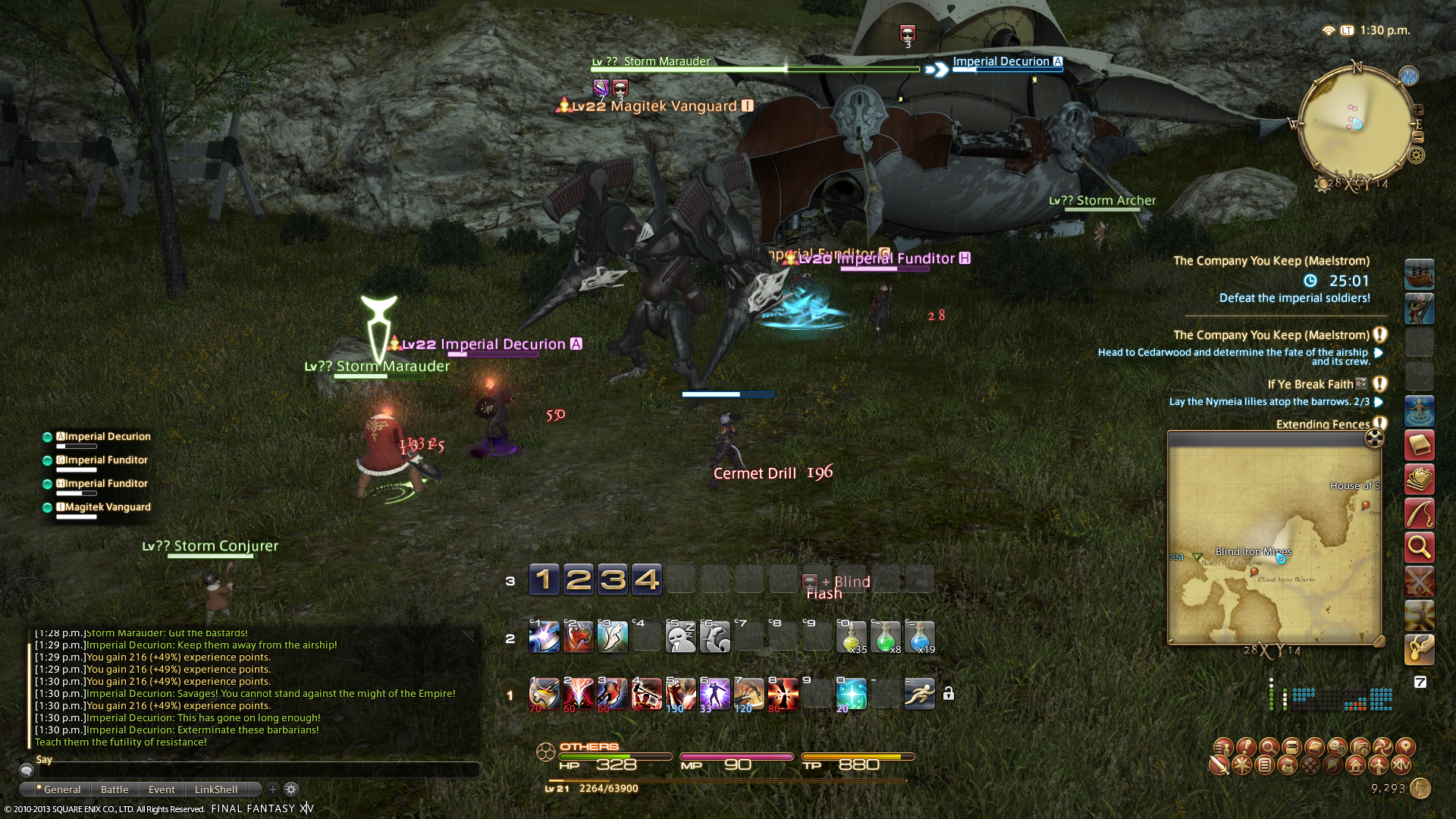This screenshot has width=1456, height=819.
Task: Select the waymark number 1 slot
Action: point(544,580)
